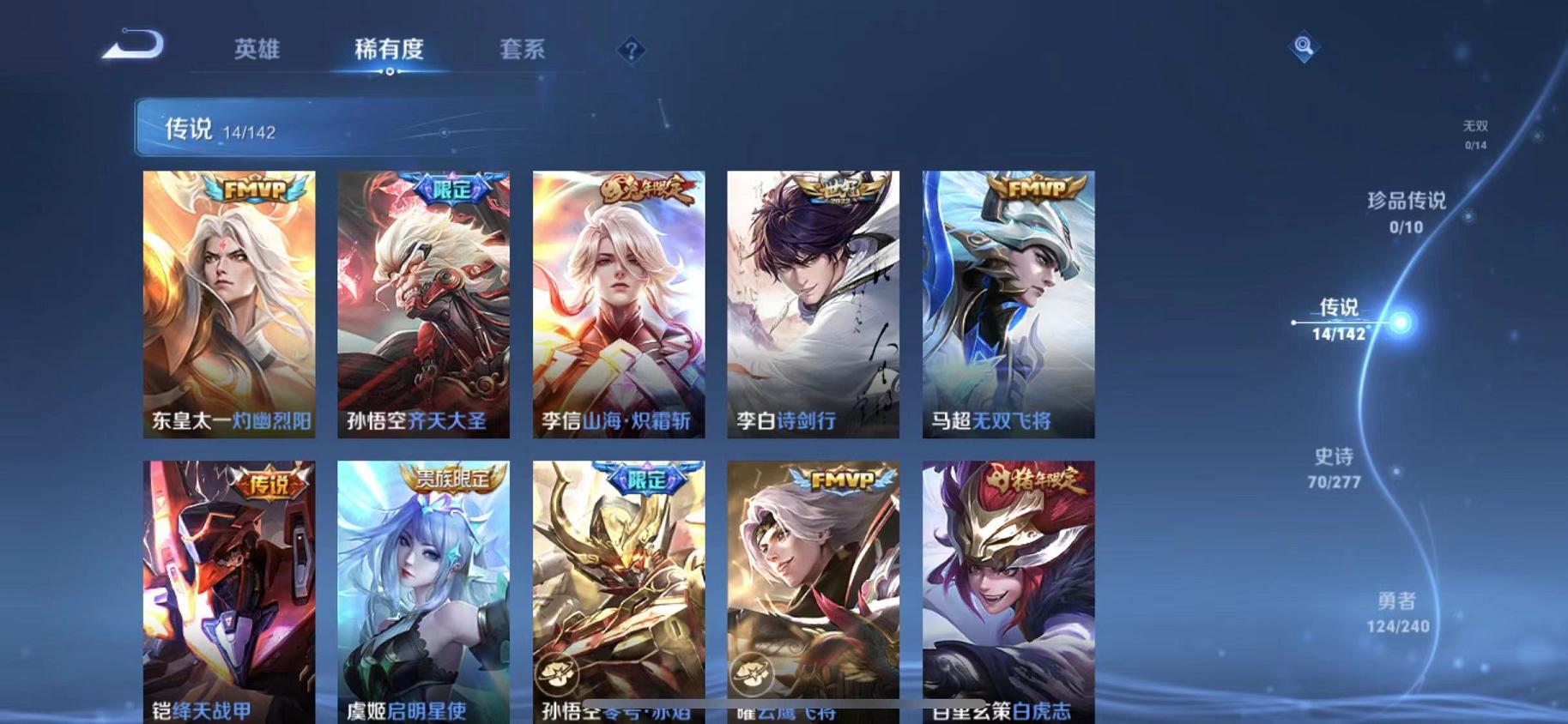Collapse the 传说 14/142 section header

tap(185, 130)
